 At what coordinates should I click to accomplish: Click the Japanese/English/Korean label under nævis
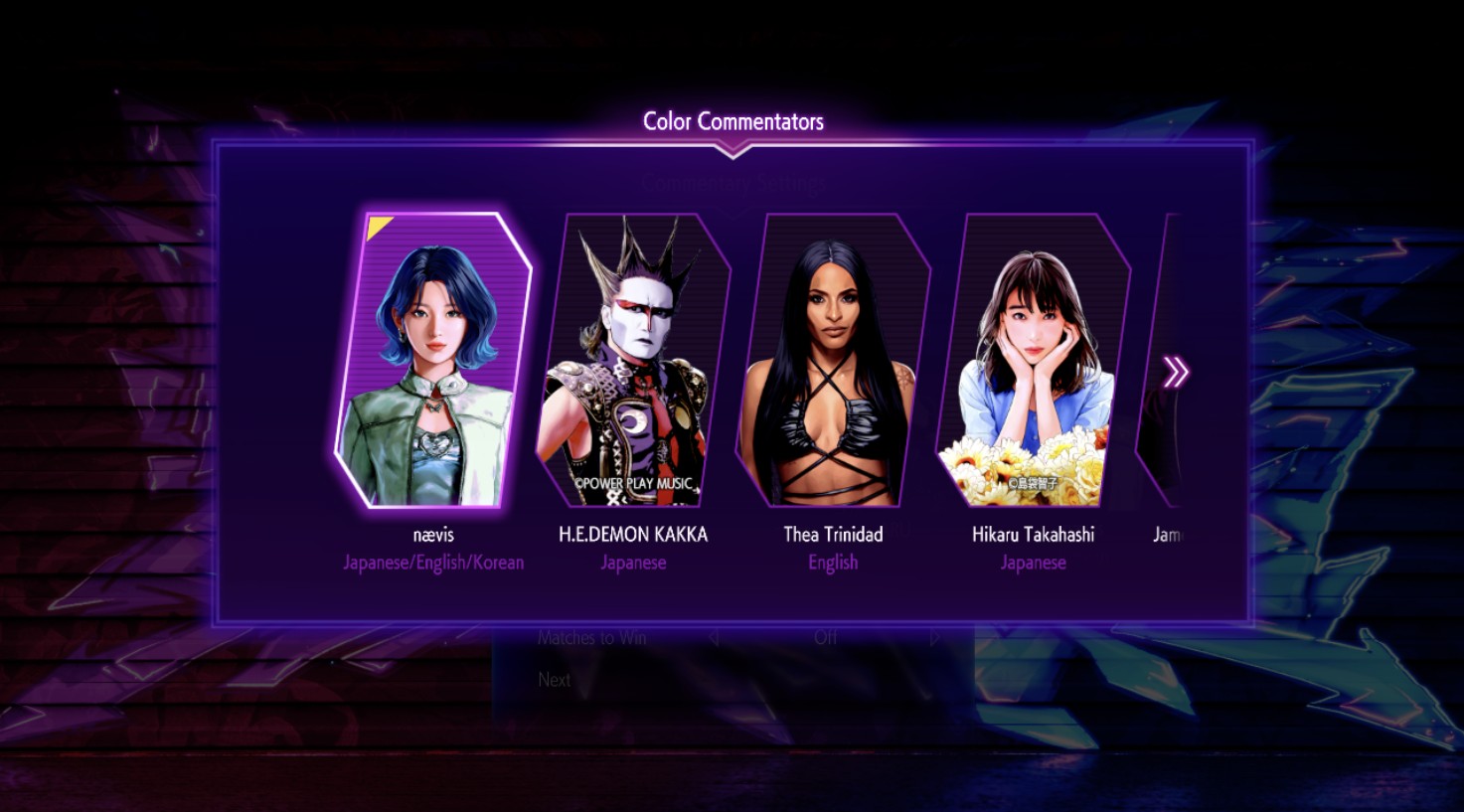[431, 562]
